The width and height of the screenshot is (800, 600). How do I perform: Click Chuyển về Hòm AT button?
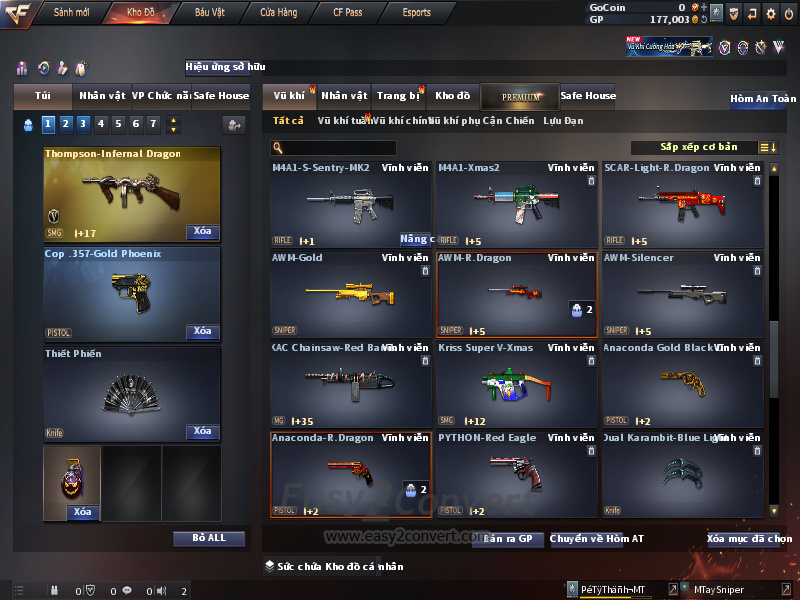point(596,539)
